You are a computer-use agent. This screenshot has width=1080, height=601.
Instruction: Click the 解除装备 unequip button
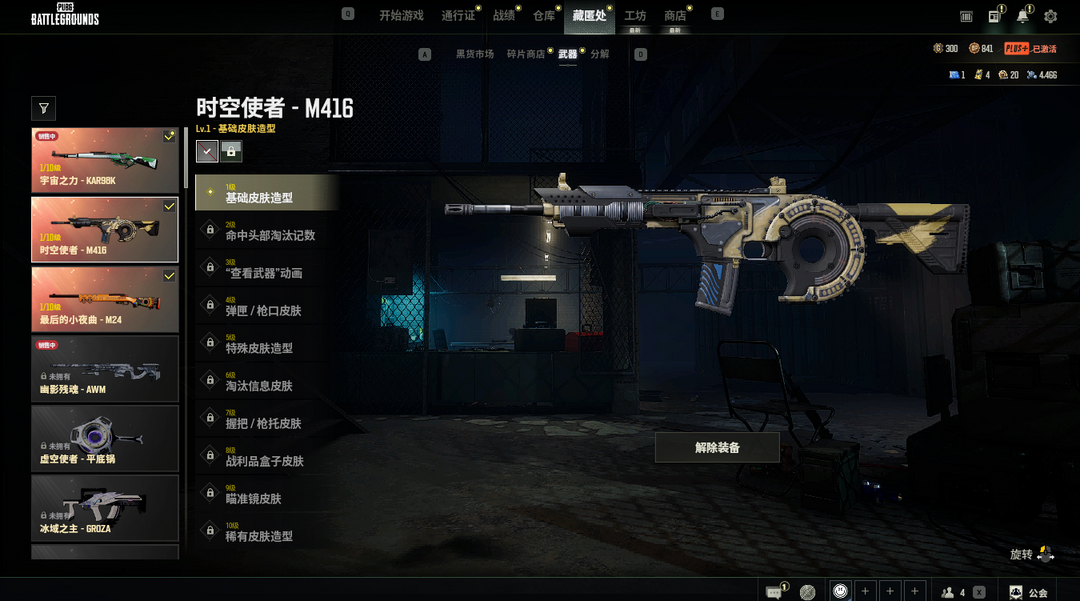point(717,447)
